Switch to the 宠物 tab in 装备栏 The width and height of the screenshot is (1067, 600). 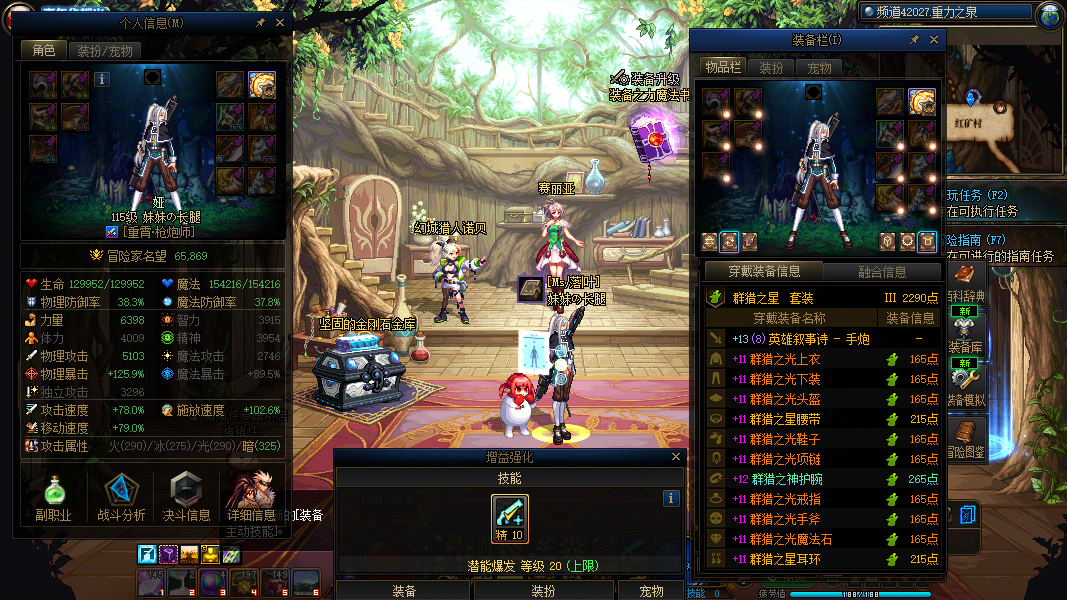point(819,68)
